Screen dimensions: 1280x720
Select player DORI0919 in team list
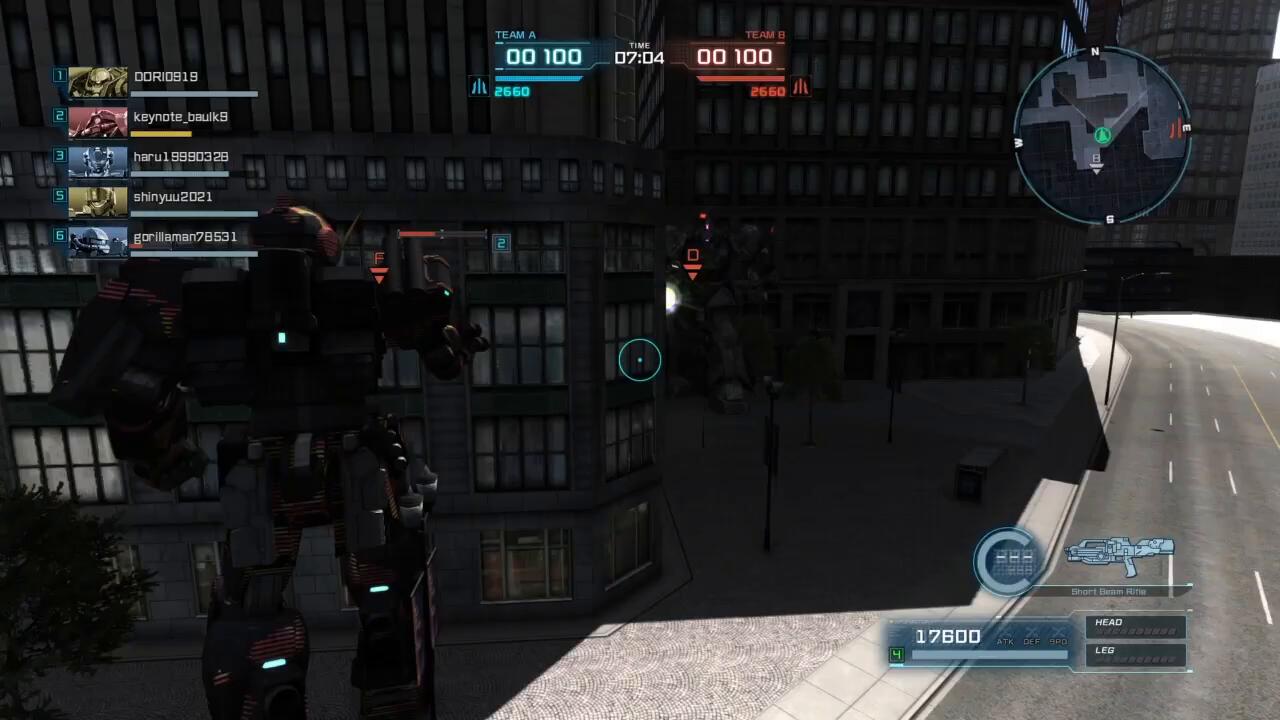tap(165, 78)
